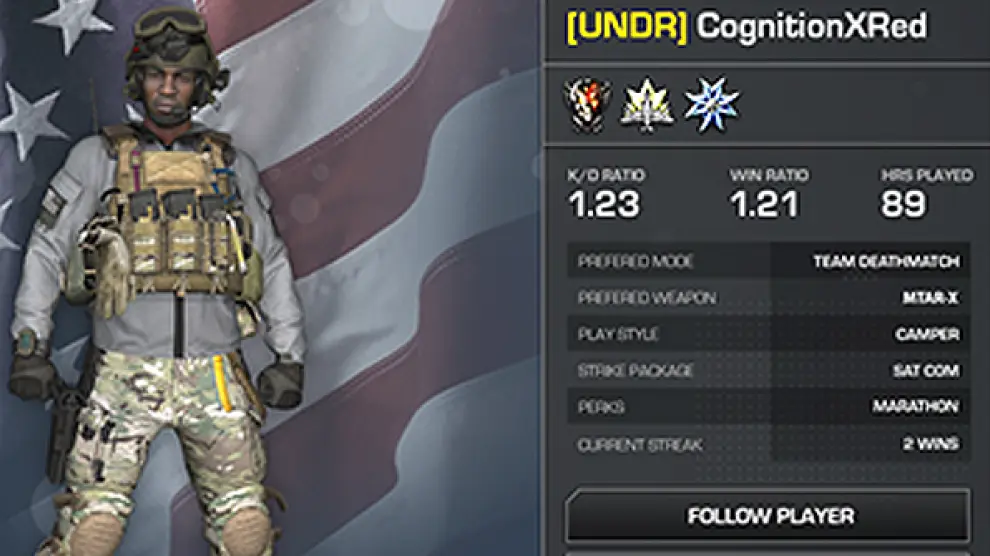Select the Prefered Mode row
The width and height of the screenshot is (990, 556).
[x=768, y=262]
